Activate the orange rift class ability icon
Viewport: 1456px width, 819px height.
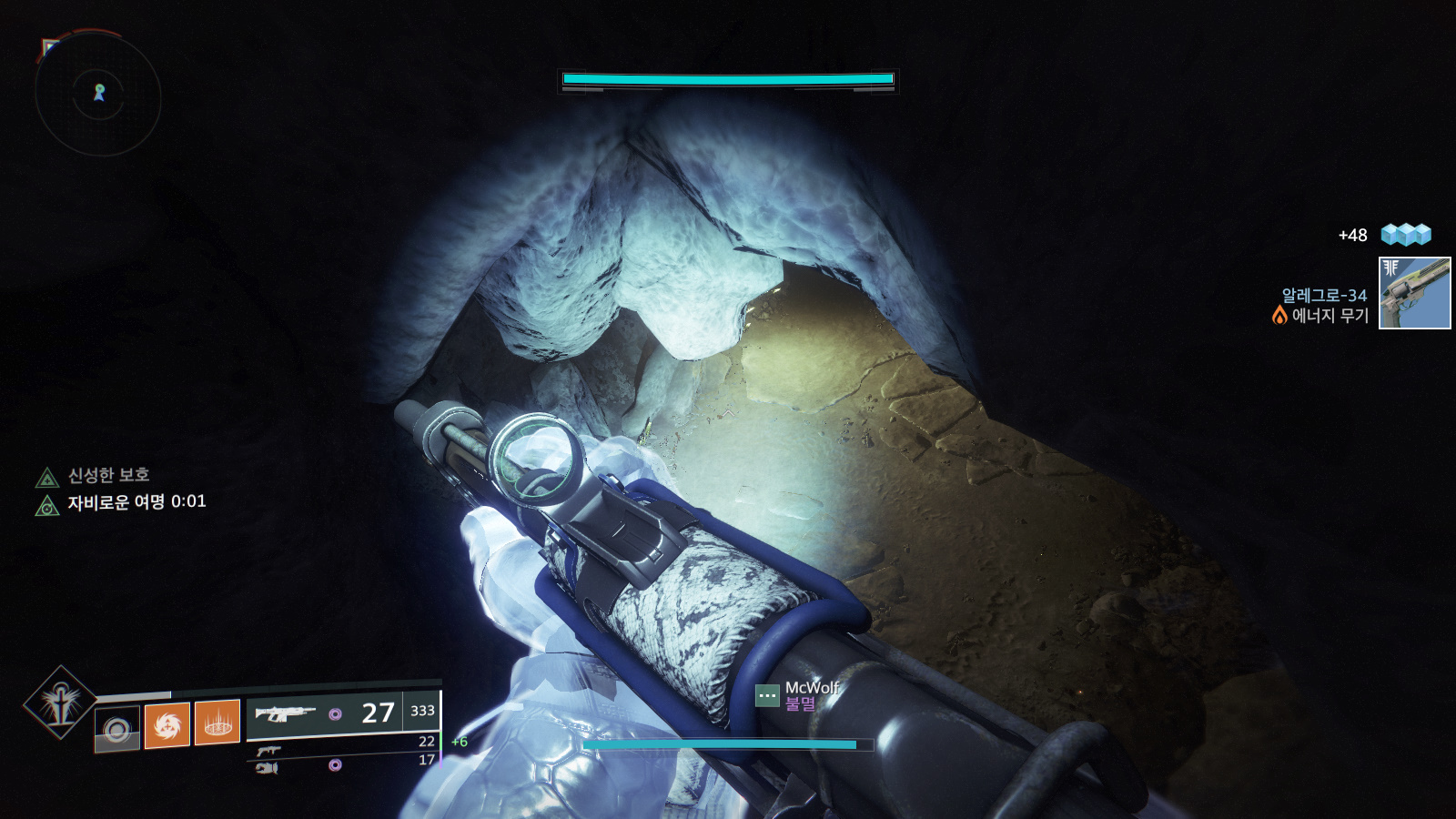[217, 723]
